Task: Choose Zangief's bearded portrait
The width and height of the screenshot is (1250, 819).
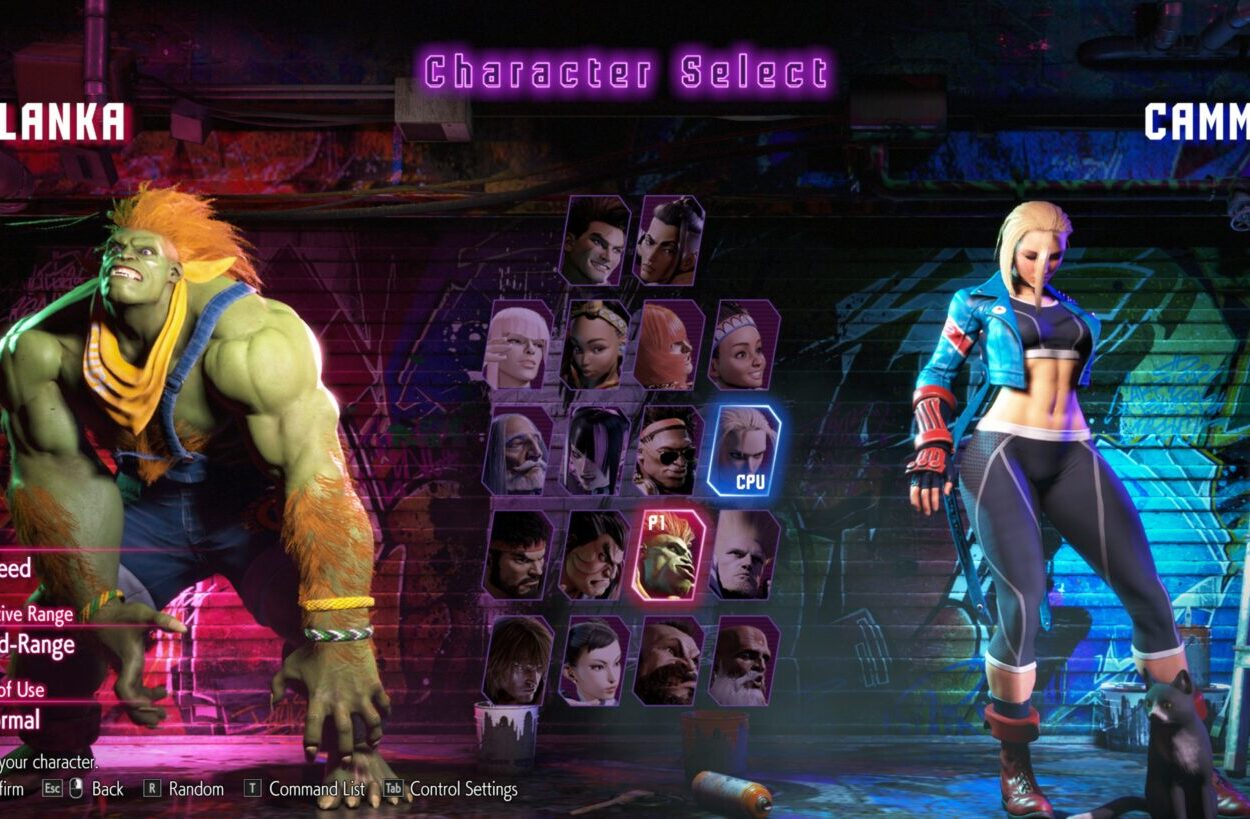Action: pos(669,661)
